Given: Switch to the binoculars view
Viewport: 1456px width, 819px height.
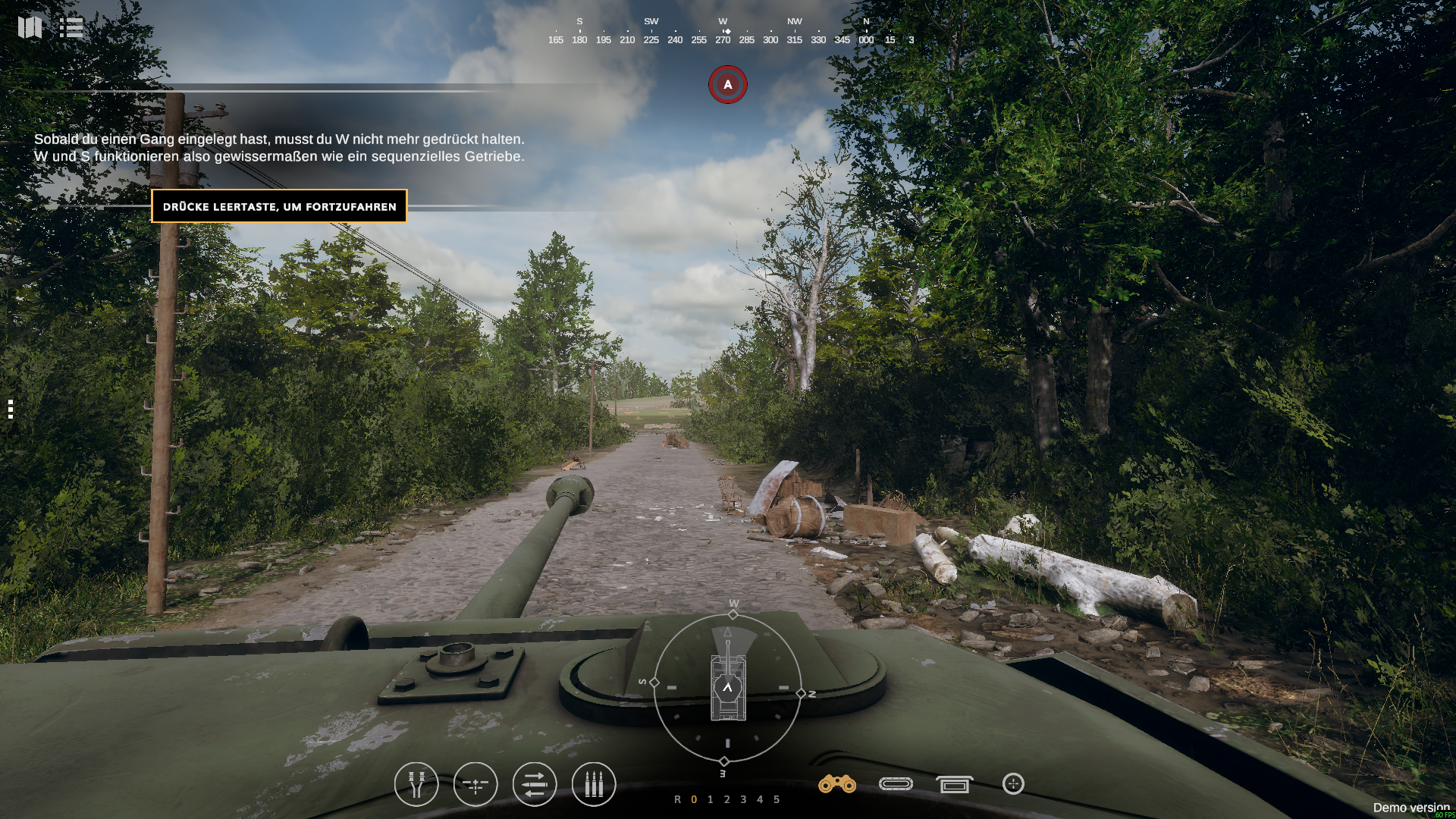Looking at the screenshot, I should pos(837,784).
